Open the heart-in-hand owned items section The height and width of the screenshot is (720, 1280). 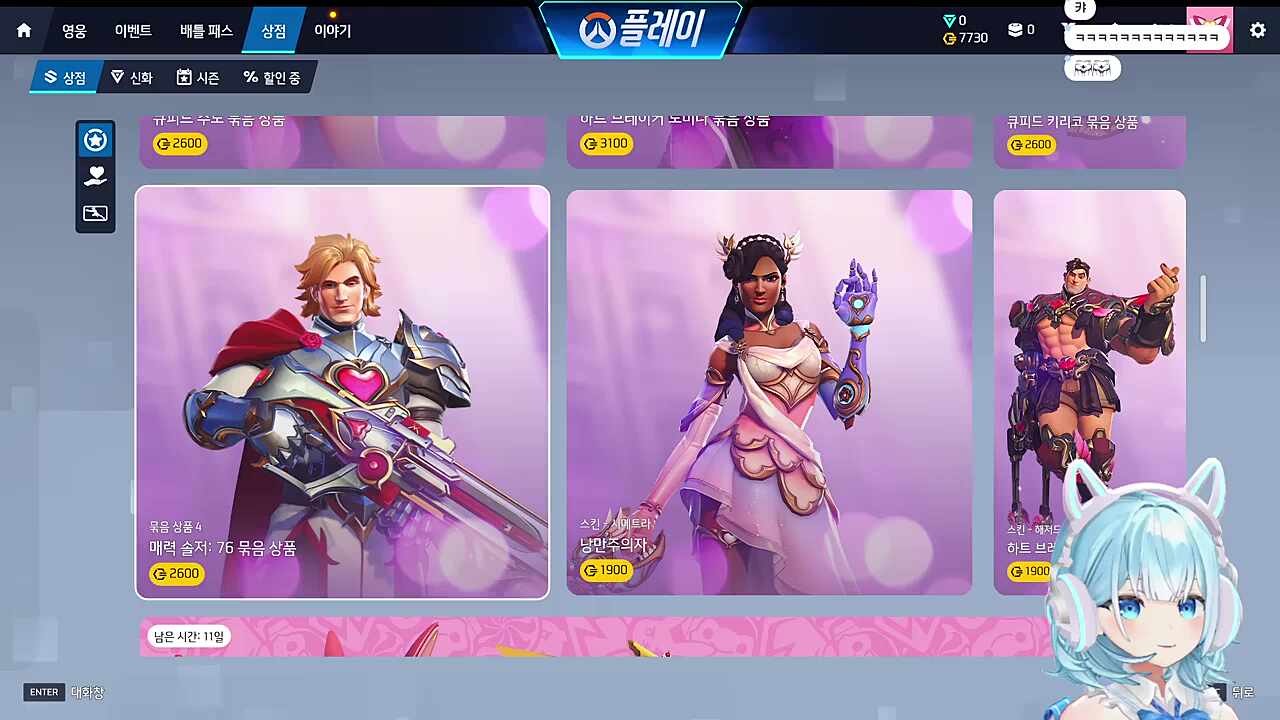coord(95,176)
